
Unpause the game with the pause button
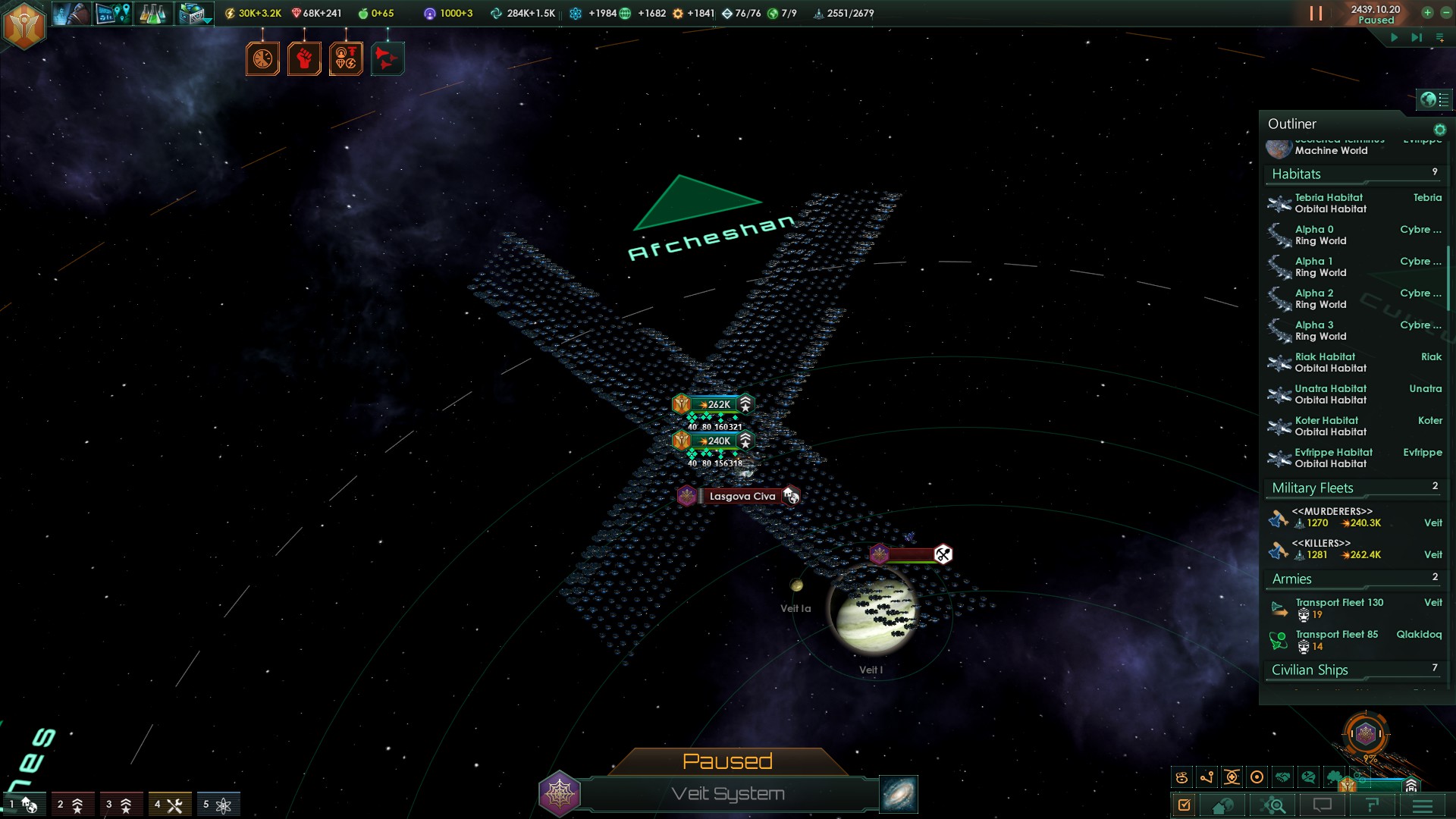(x=1316, y=14)
